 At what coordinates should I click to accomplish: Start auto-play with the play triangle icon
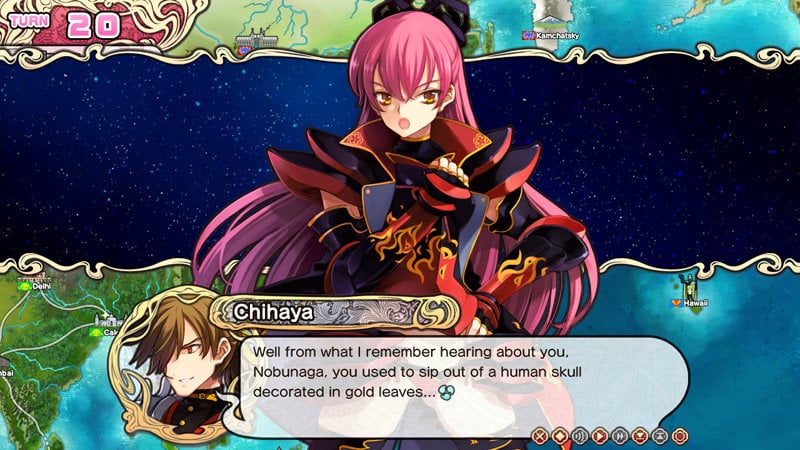(x=600, y=435)
